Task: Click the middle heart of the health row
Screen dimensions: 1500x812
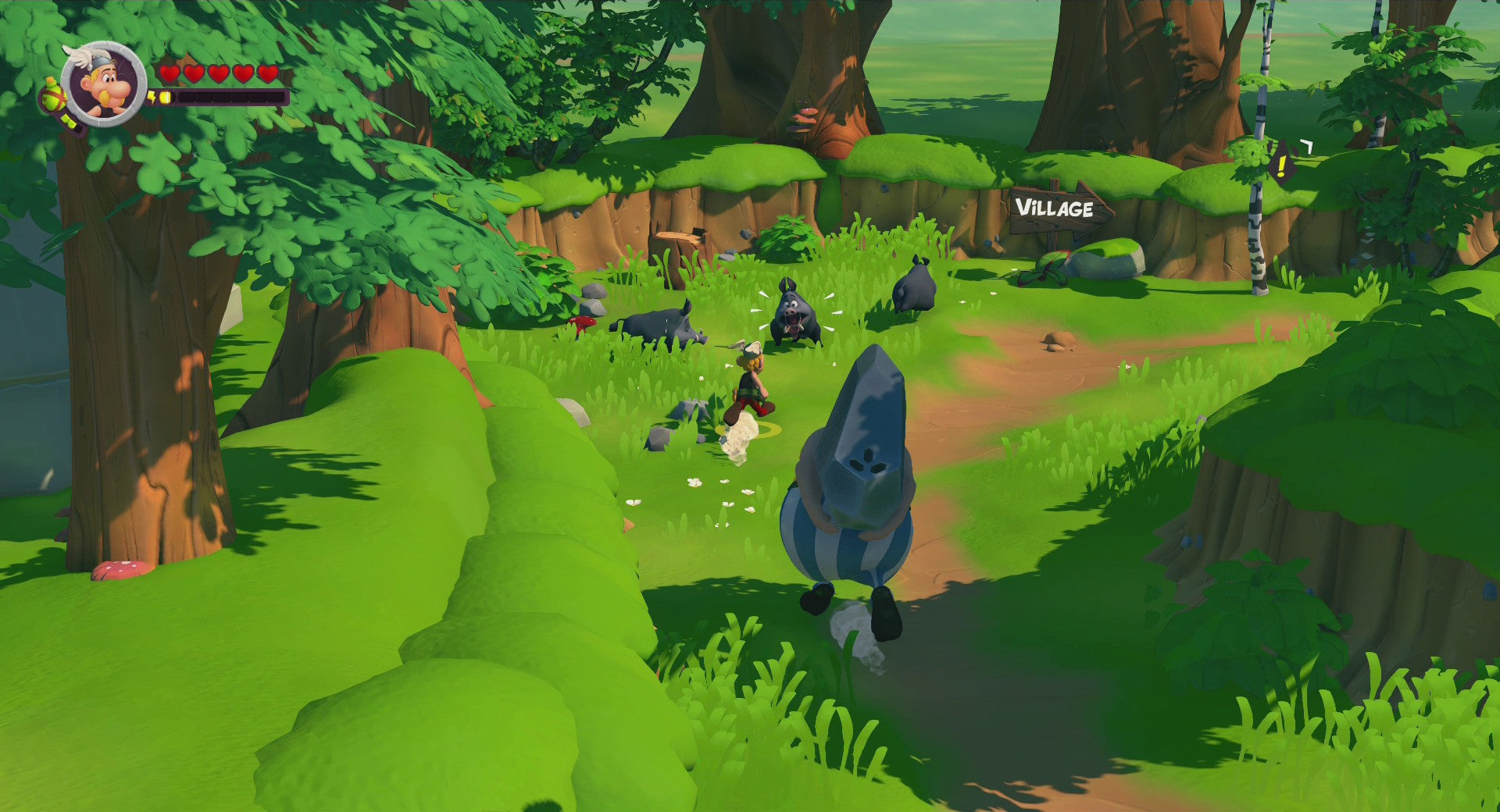Action: click(x=219, y=73)
